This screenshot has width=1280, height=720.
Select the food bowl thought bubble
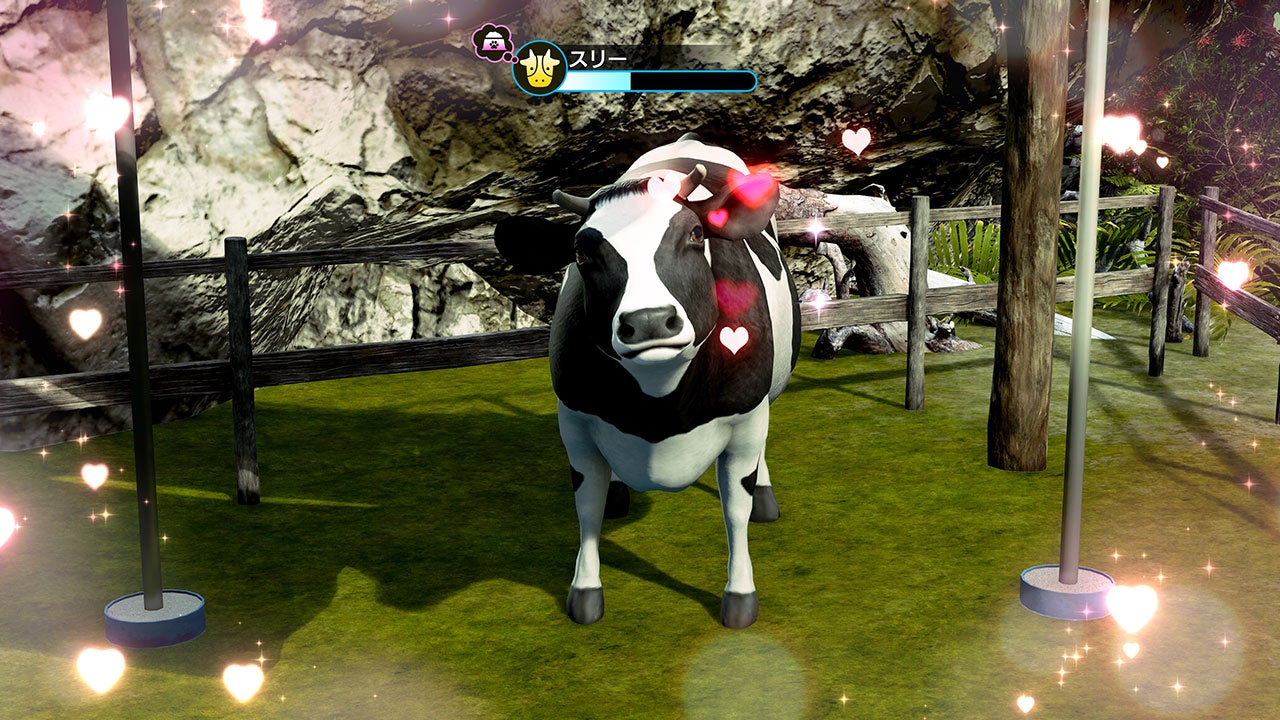(491, 42)
